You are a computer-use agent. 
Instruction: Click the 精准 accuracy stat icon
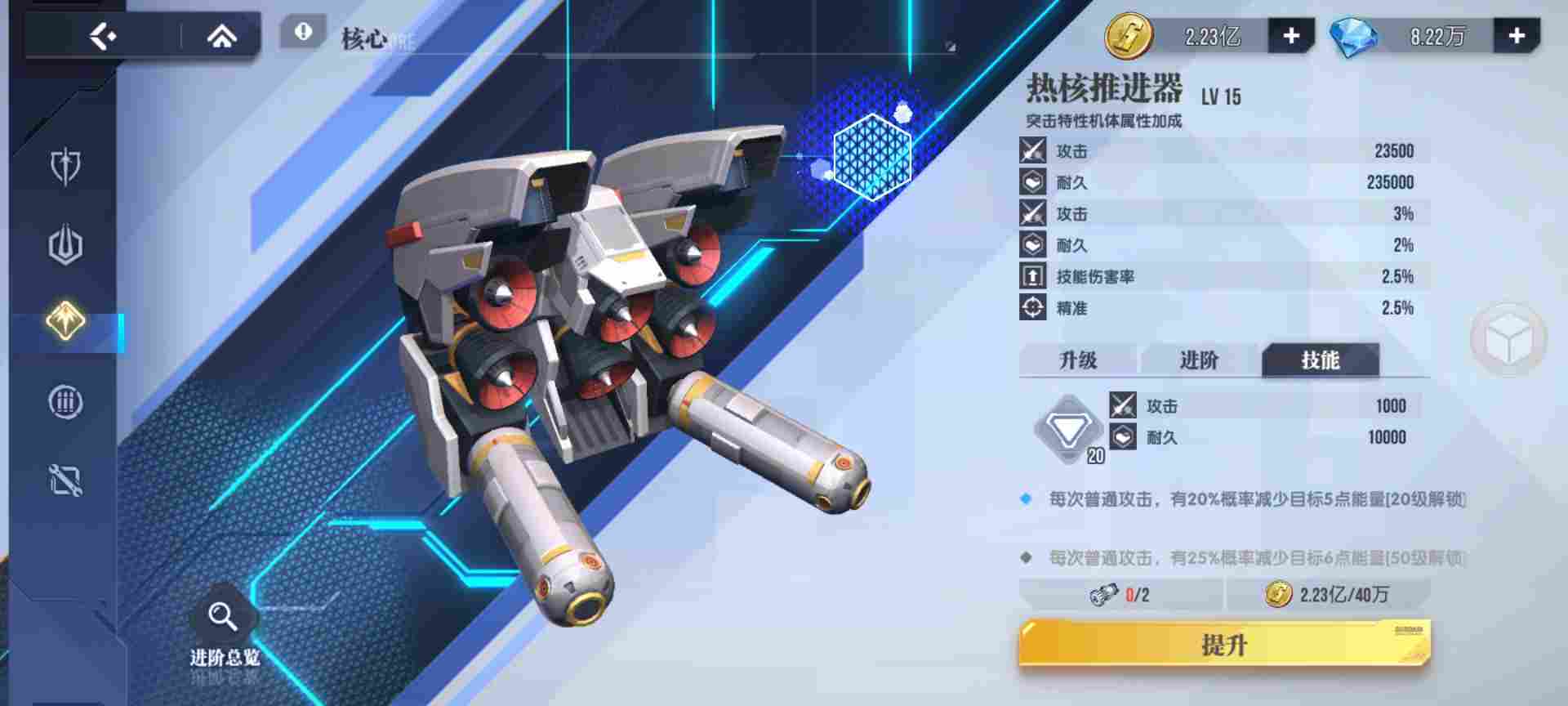(1032, 309)
